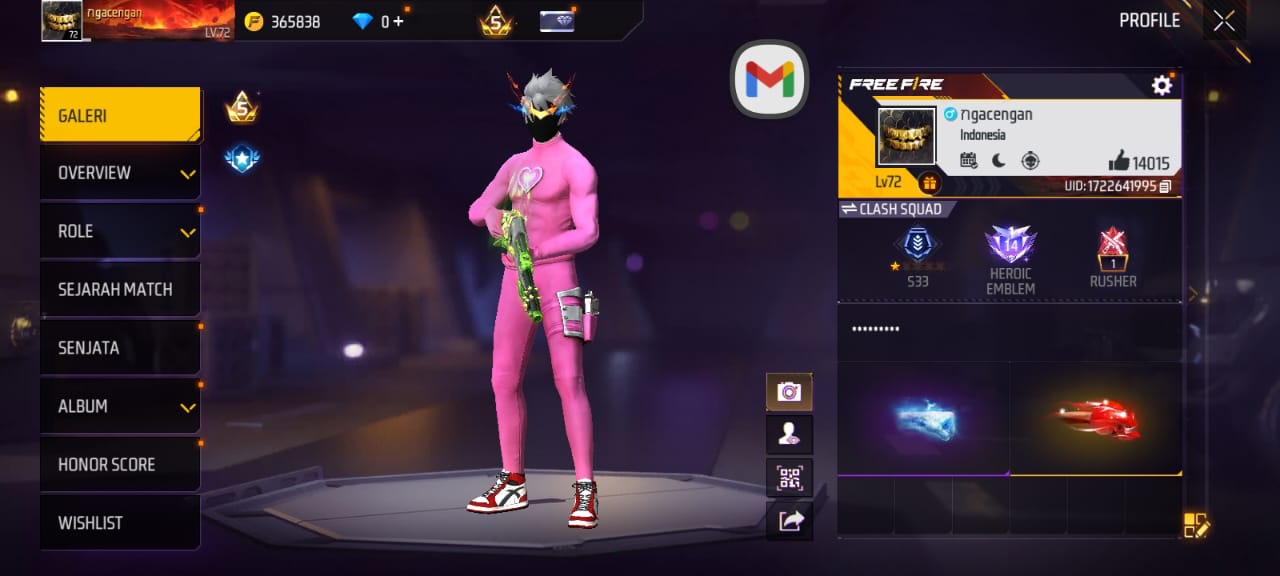1280x576 pixels.
Task: Copy the player UID number
Action: [1166, 186]
